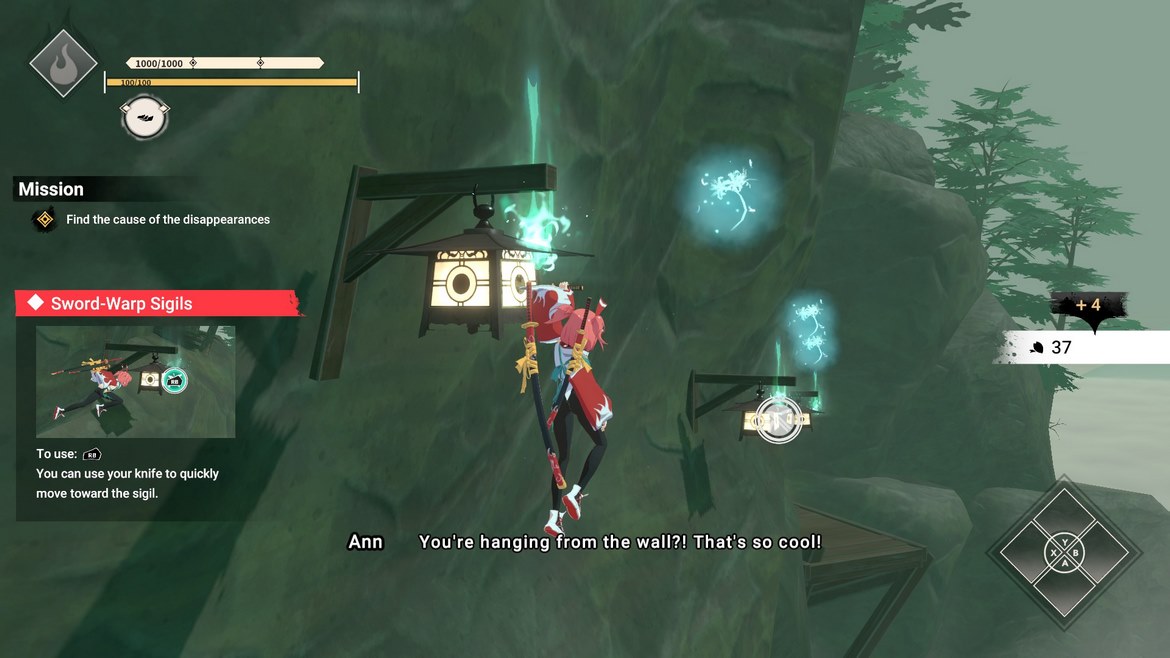Select the round item icon under the stamina bar

145,117
